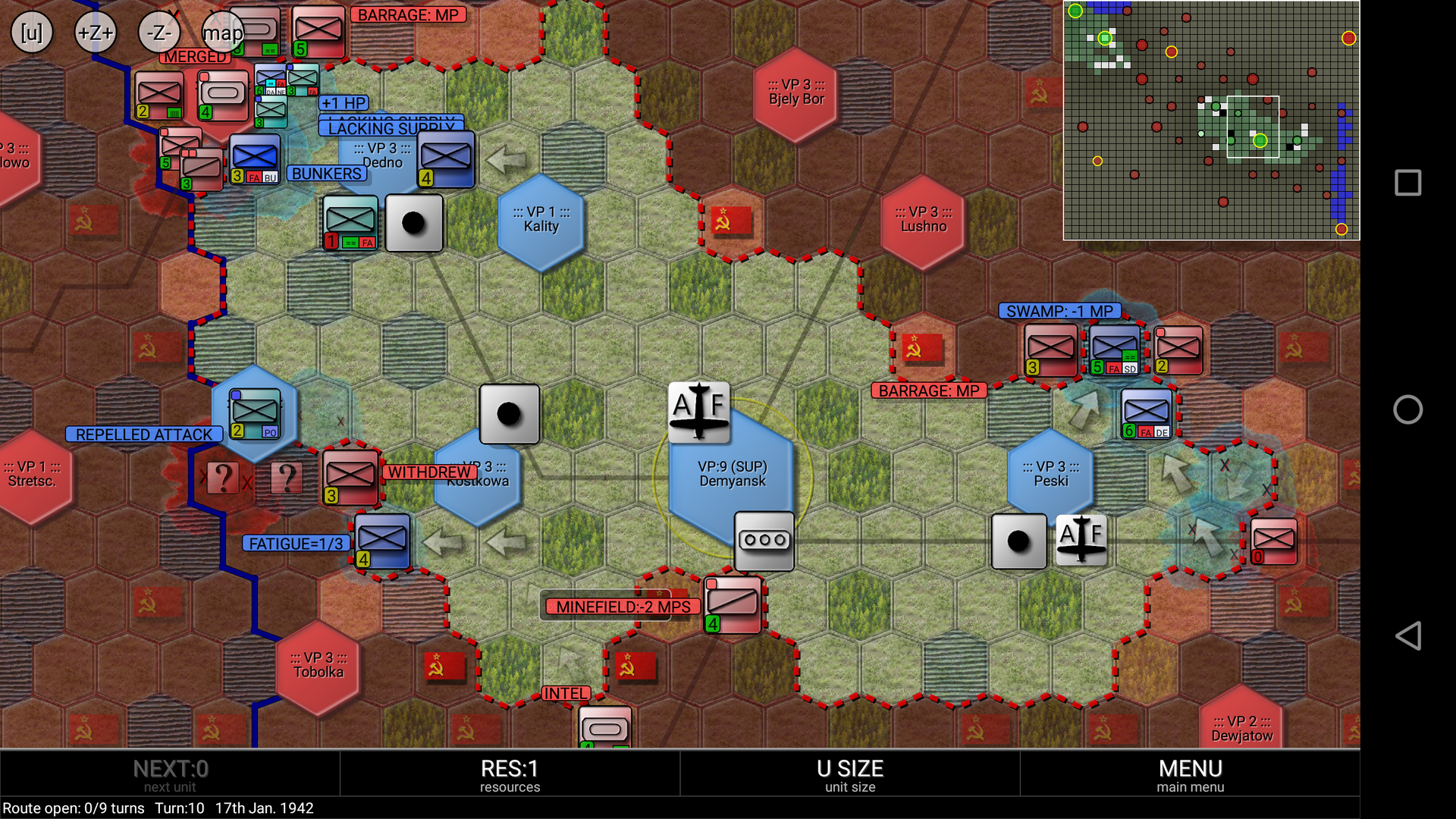
Task: Toggle the strategic map with the map button
Action: click(222, 33)
